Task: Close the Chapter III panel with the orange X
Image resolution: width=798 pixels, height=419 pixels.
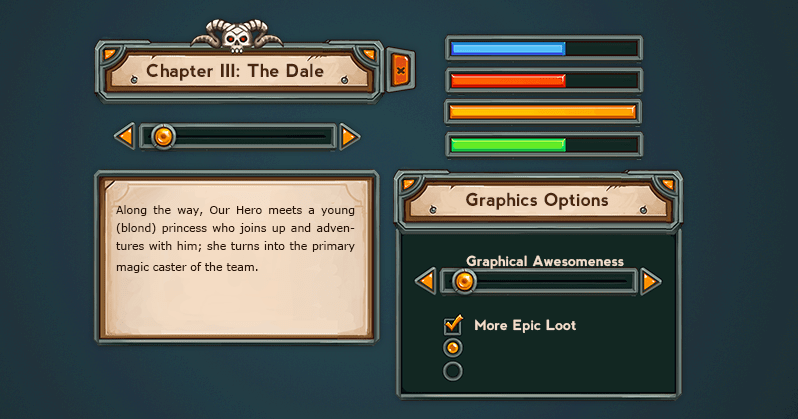Action: tap(400, 70)
